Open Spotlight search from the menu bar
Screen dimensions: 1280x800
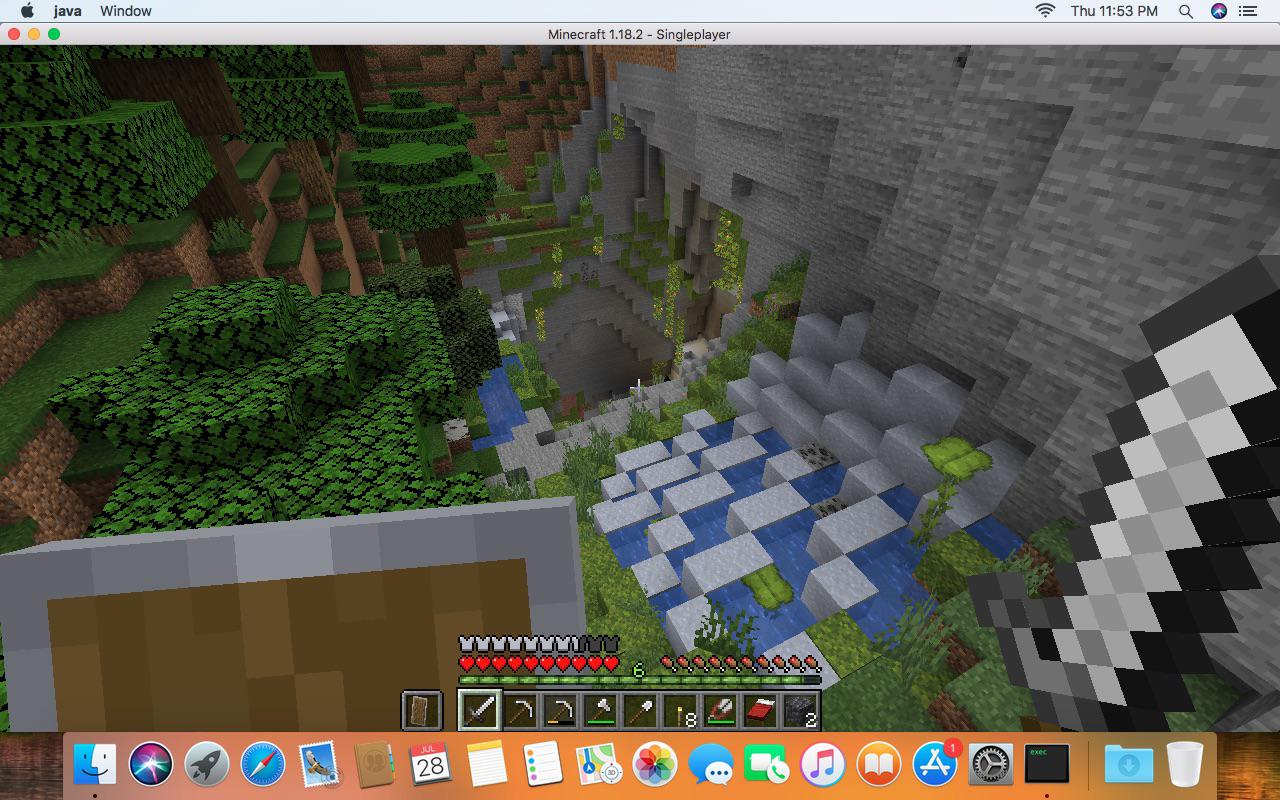tap(1185, 11)
